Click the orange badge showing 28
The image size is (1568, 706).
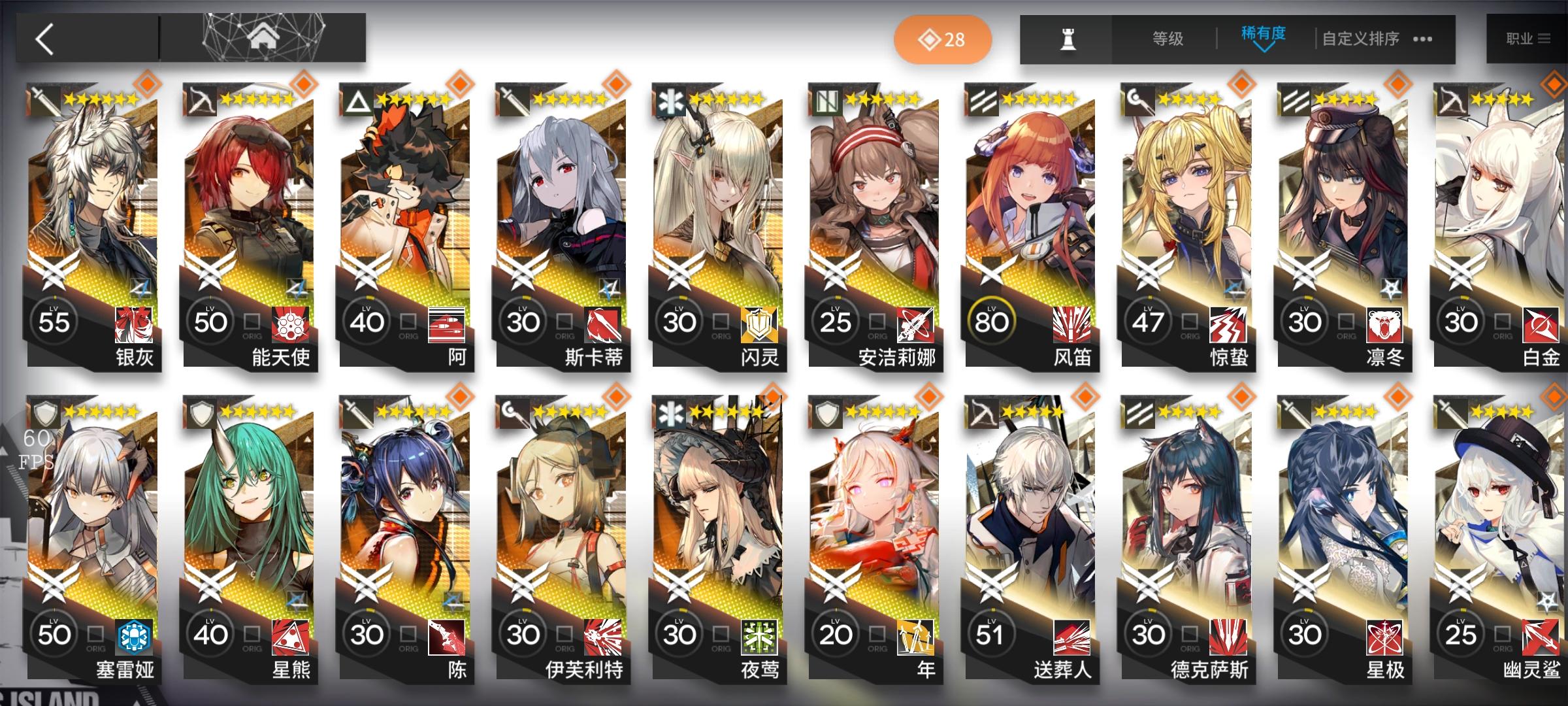pyautogui.click(x=941, y=39)
